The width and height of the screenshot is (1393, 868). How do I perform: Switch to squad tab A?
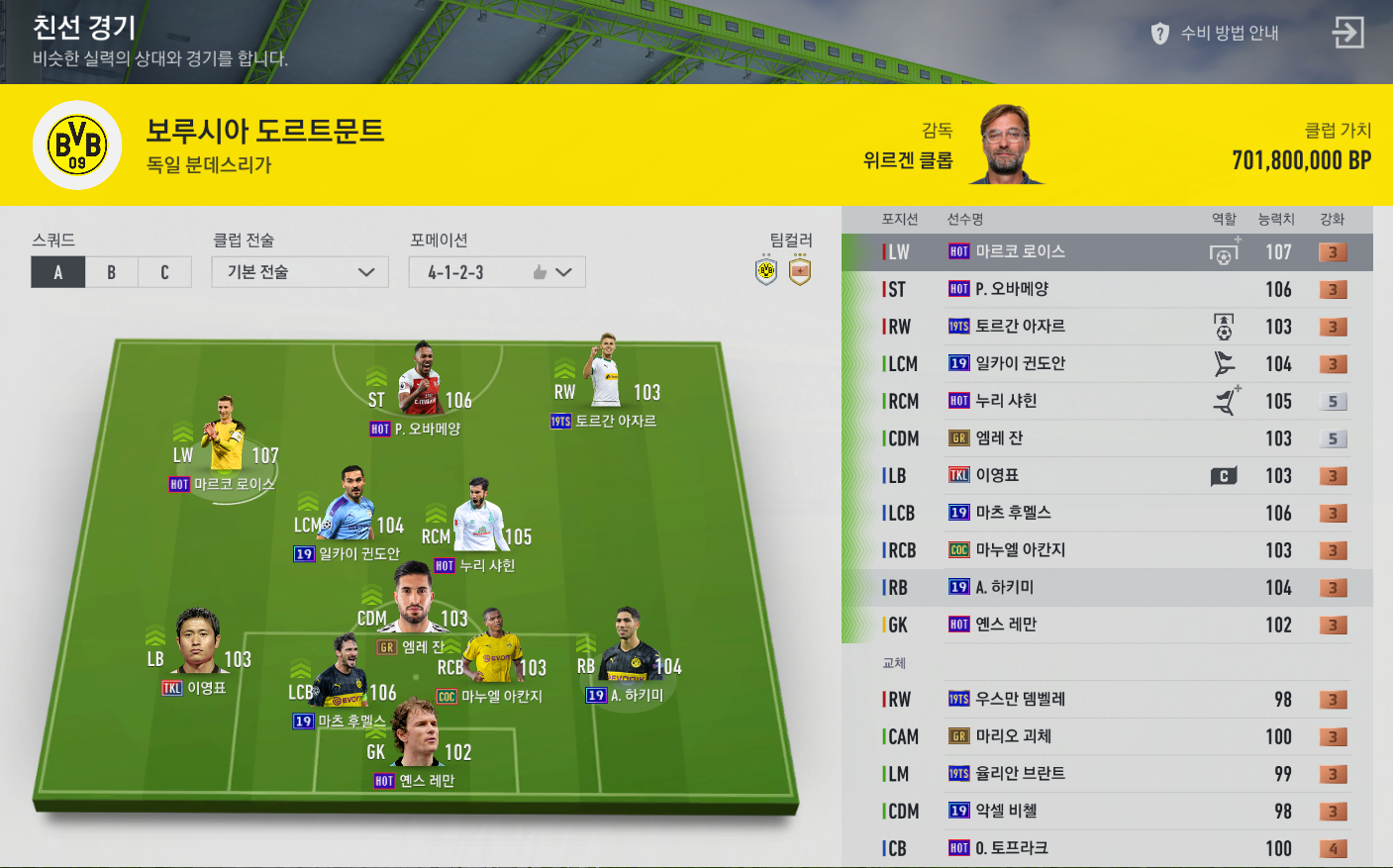58,272
